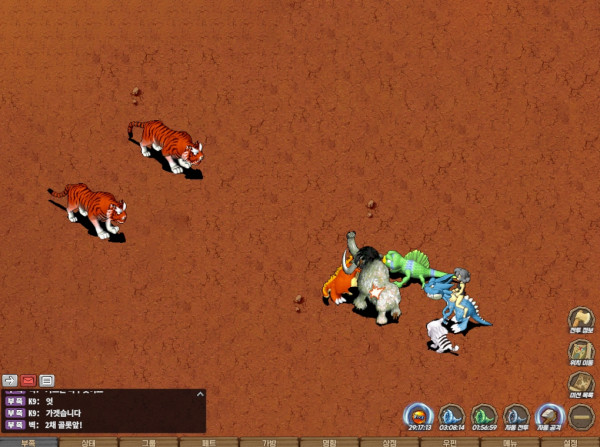This screenshot has height=447, width=600.
Task: Open the 명령 command tab
Action: pos(329,441)
